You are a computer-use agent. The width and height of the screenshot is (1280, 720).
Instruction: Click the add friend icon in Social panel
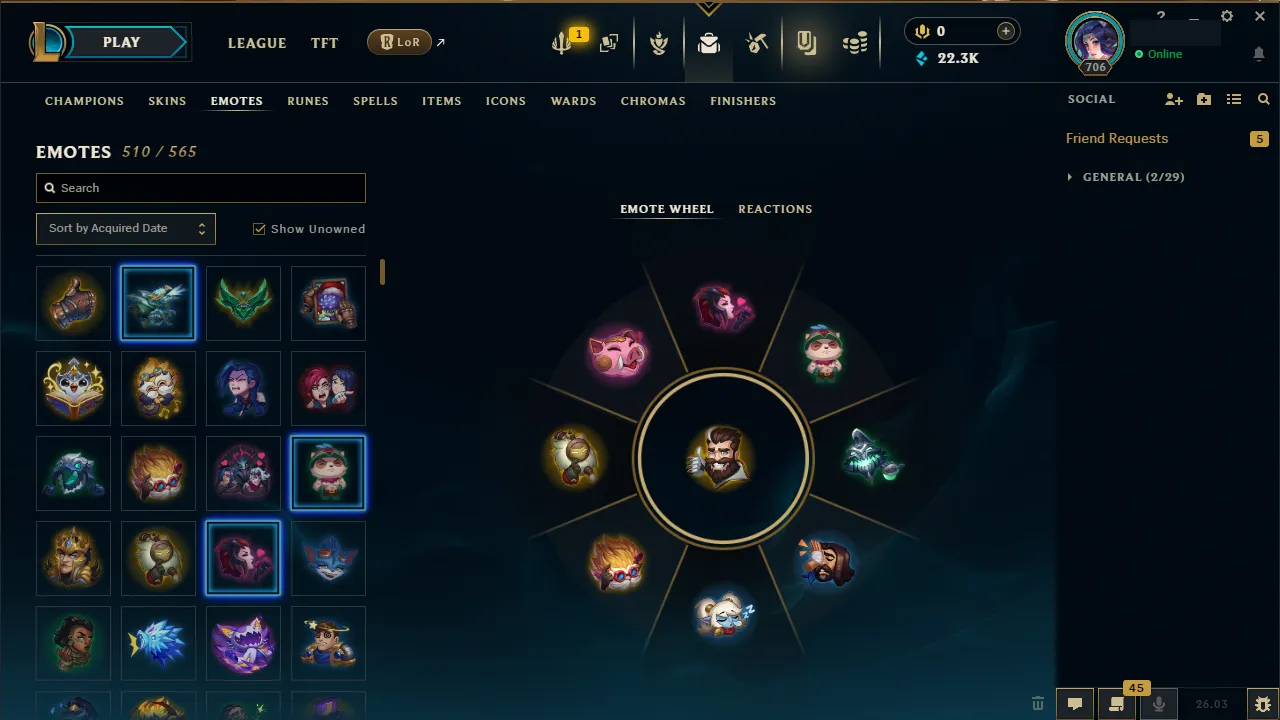pos(1173,99)
